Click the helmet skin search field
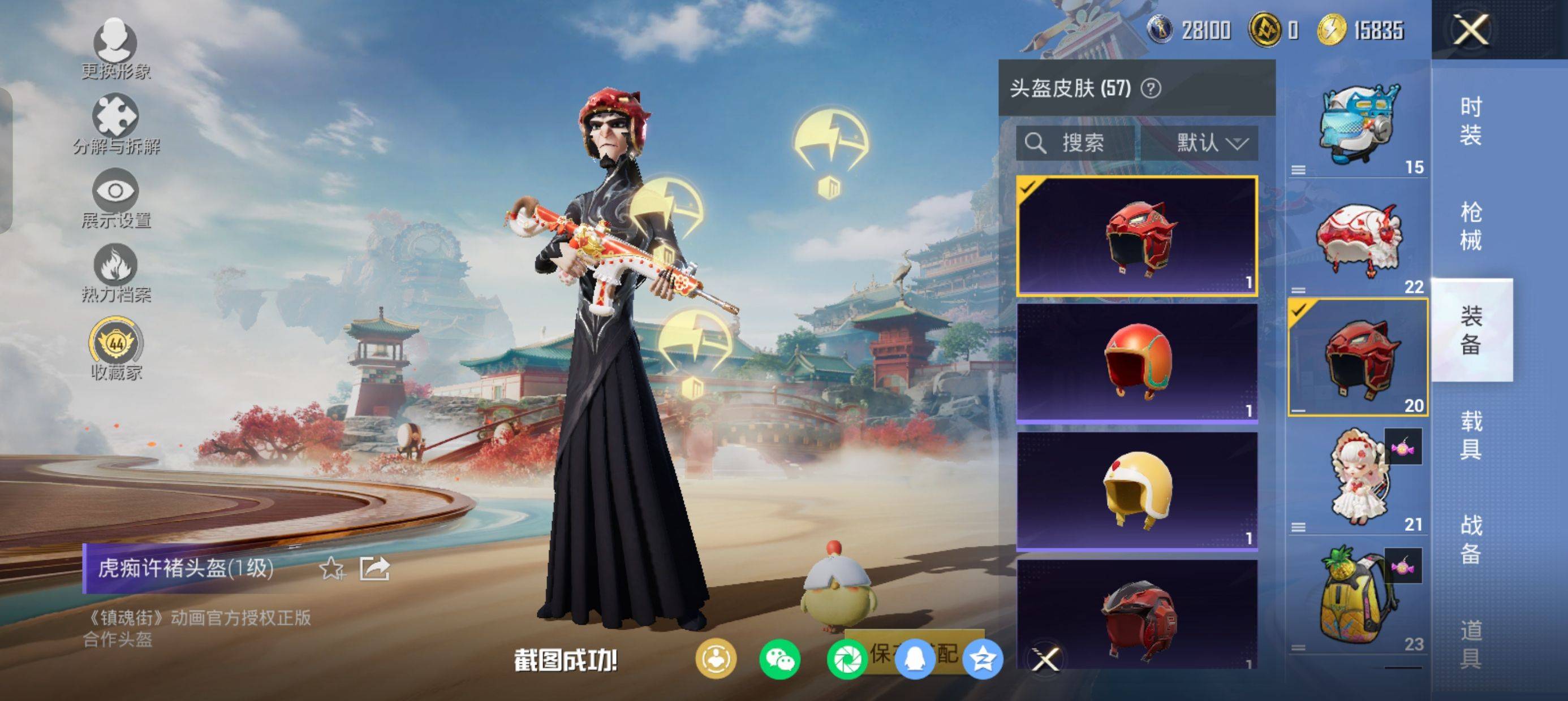The image size is (1568, 701). [1076, 143]
